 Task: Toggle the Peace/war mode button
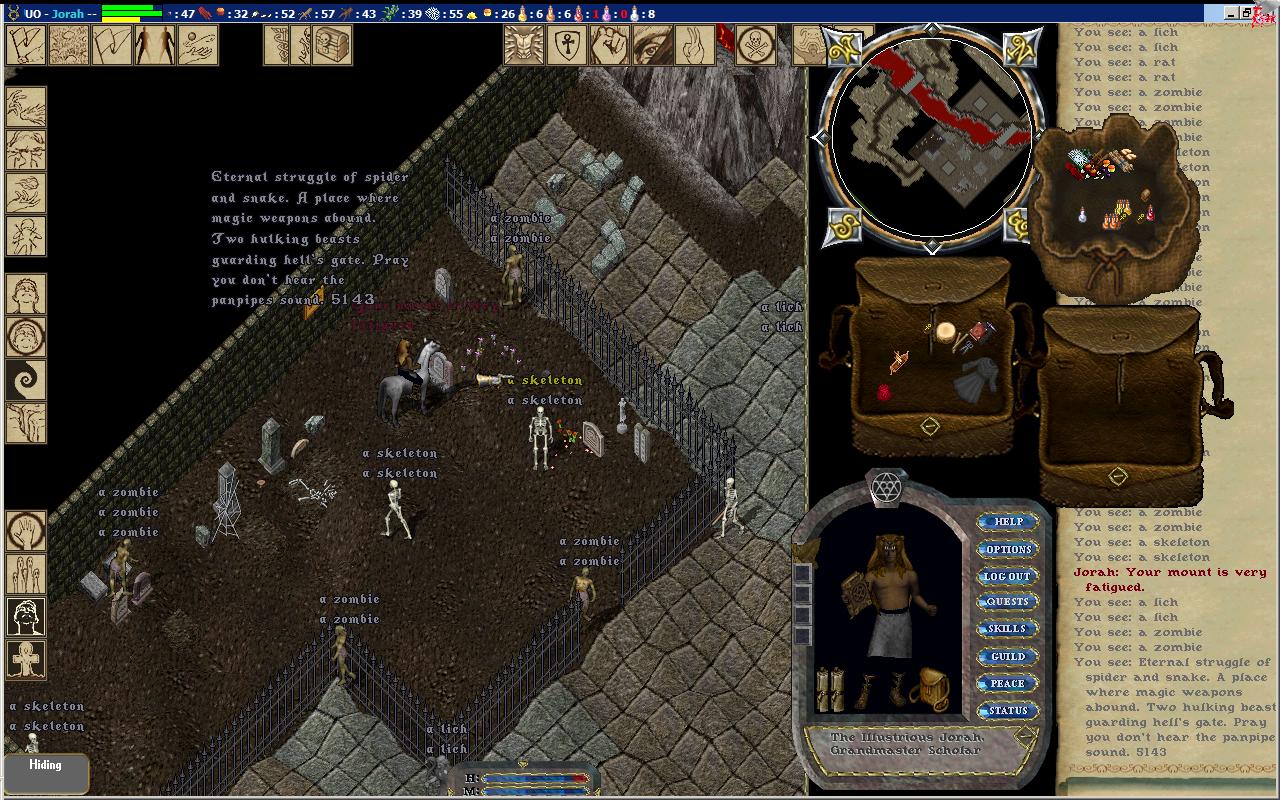point(1008,684)
